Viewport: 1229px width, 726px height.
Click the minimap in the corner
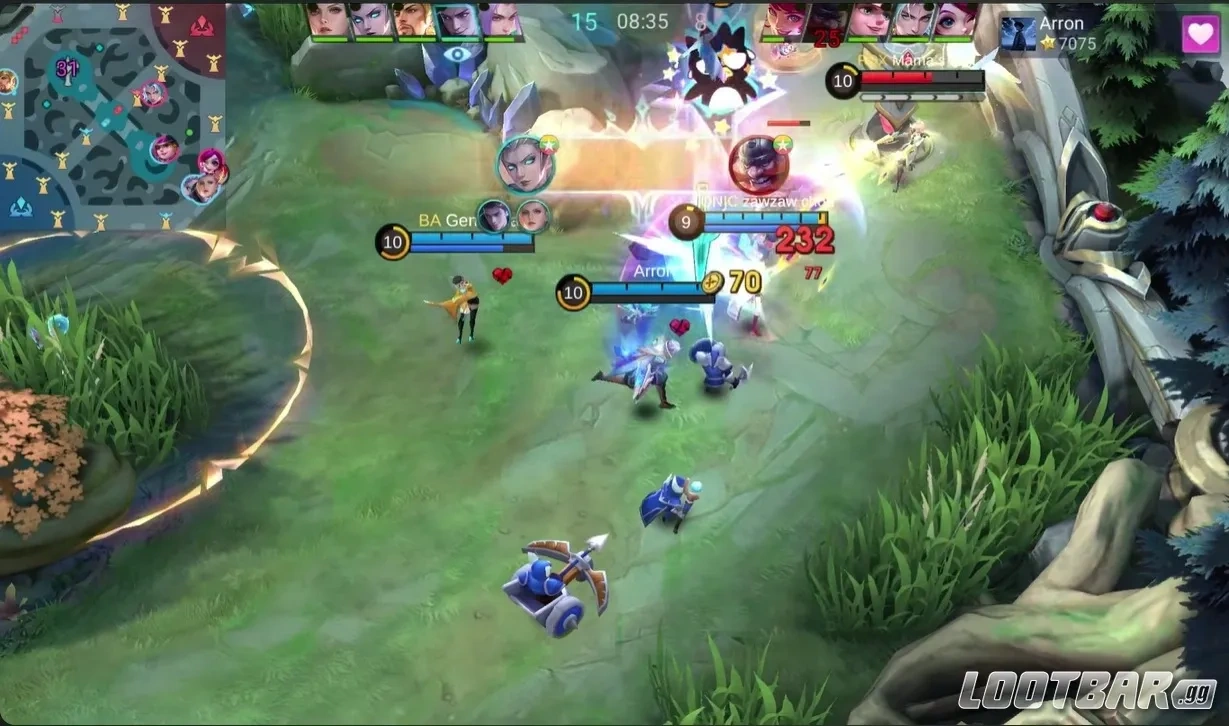click(x=112, y=115)
